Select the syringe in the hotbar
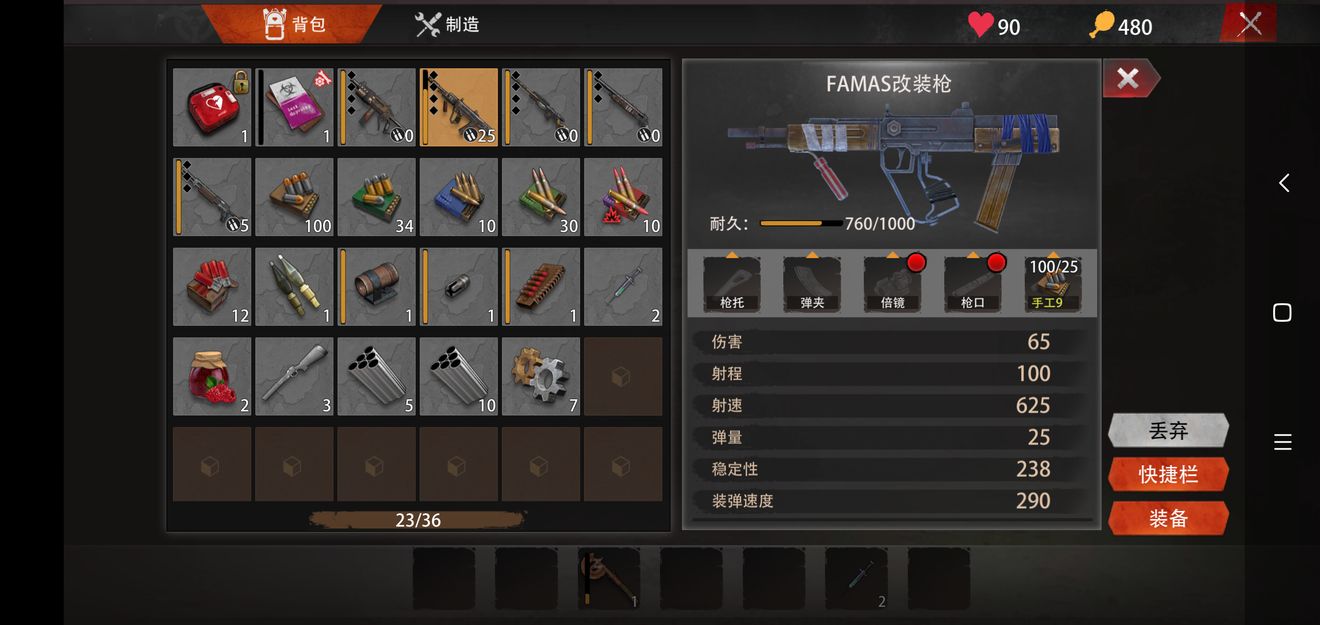1320x625 pixels. coord(856,578)
